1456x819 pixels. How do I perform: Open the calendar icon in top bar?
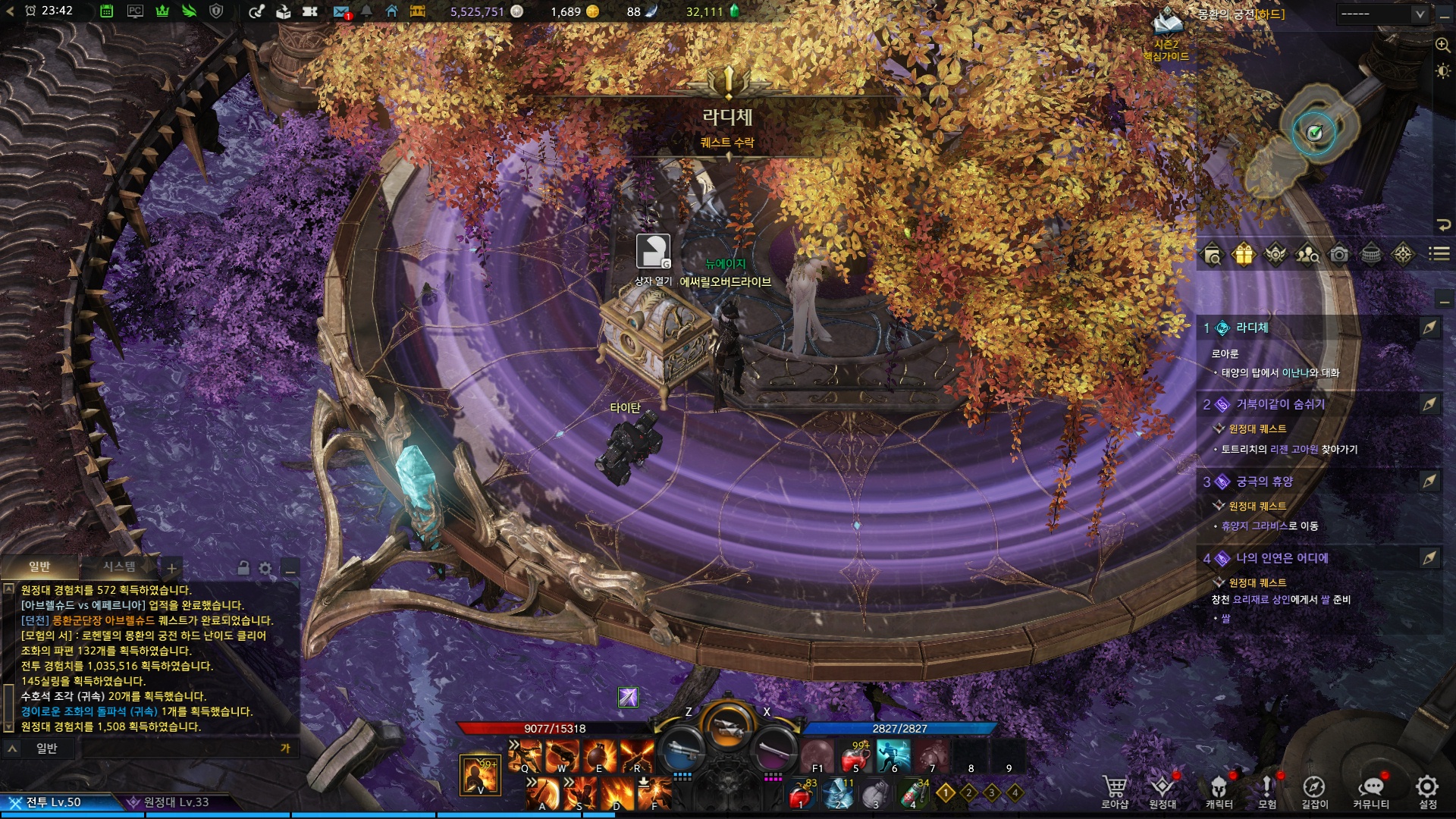coord(107,11)
